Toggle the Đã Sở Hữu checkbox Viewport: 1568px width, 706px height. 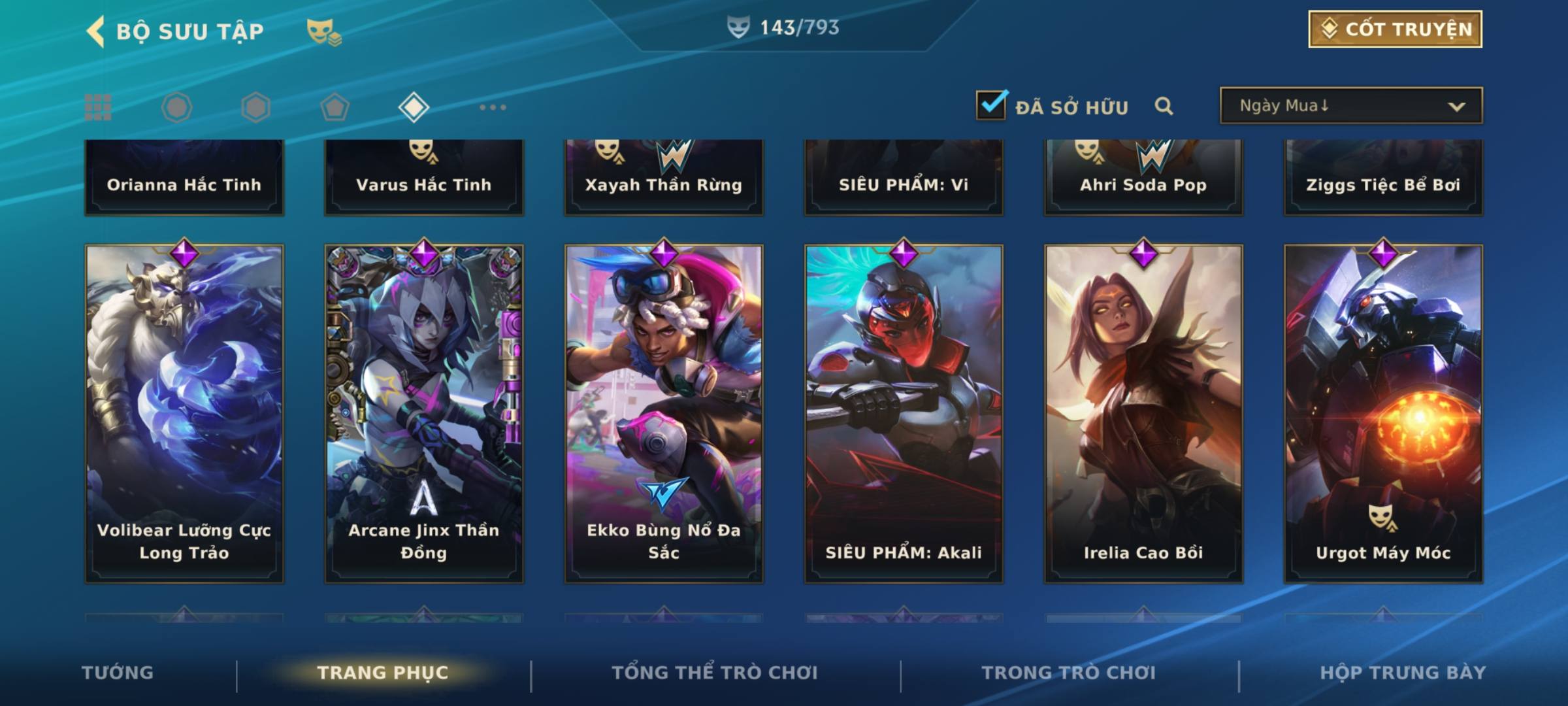click(991, 105)
